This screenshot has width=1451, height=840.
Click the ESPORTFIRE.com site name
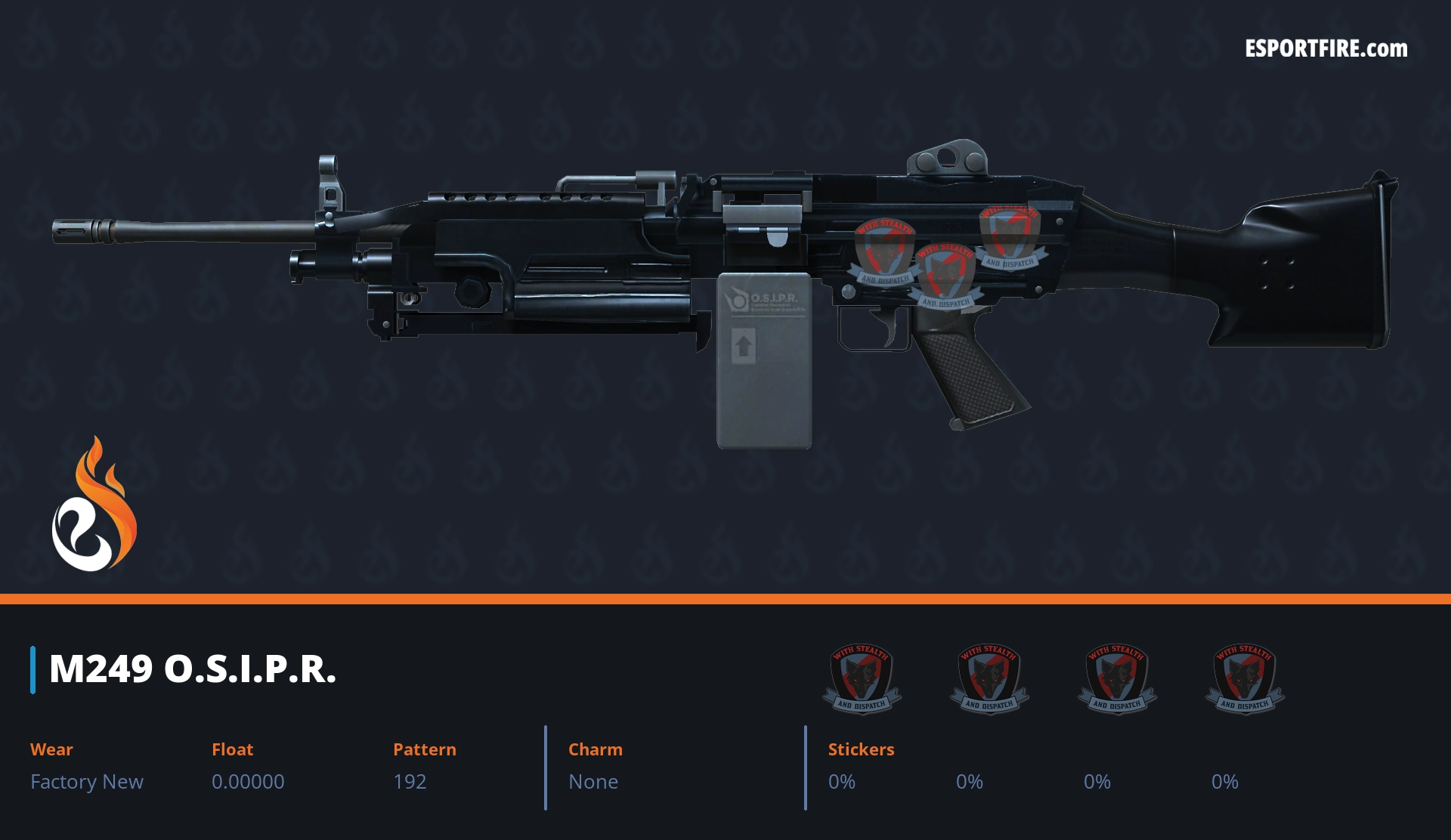[1326, 49]
